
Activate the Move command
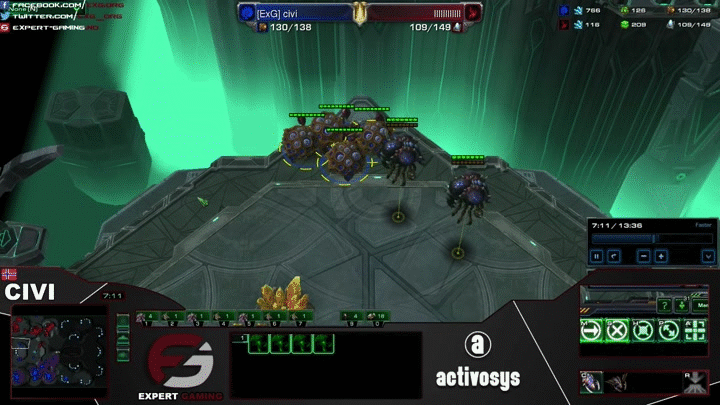592,331
